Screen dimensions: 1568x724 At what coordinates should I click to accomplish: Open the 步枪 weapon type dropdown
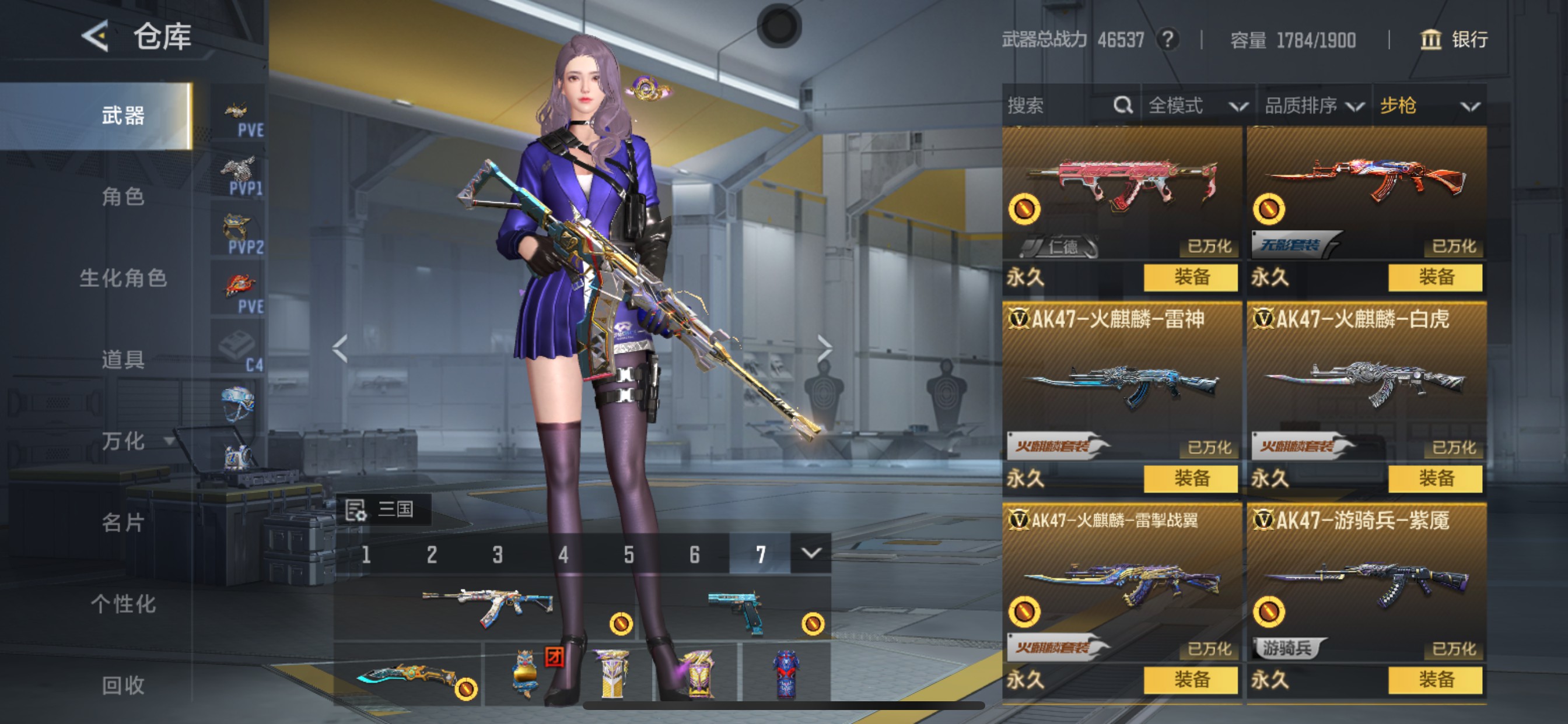pos(1428,106)
